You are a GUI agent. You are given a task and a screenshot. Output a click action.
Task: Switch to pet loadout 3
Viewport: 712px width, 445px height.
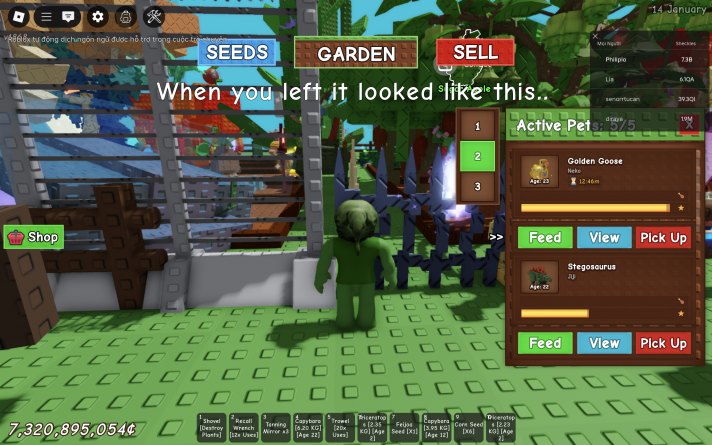pos(478,186)
